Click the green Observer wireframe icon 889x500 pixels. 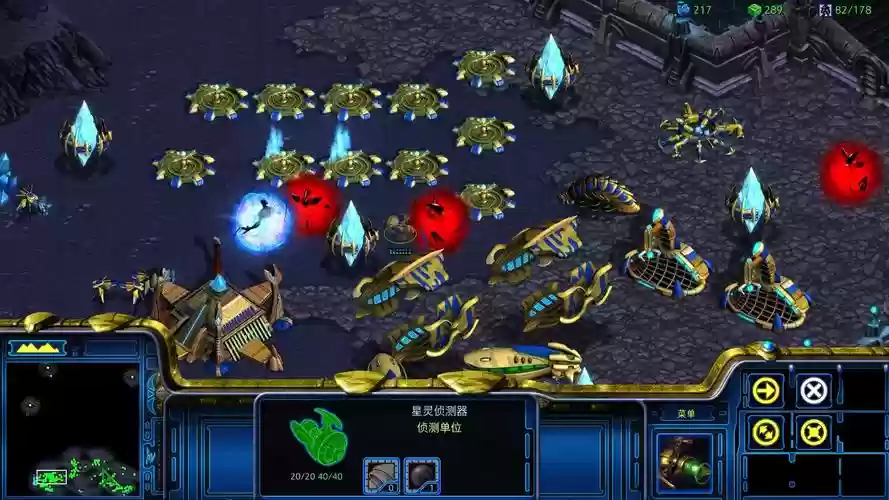[317, 437]
